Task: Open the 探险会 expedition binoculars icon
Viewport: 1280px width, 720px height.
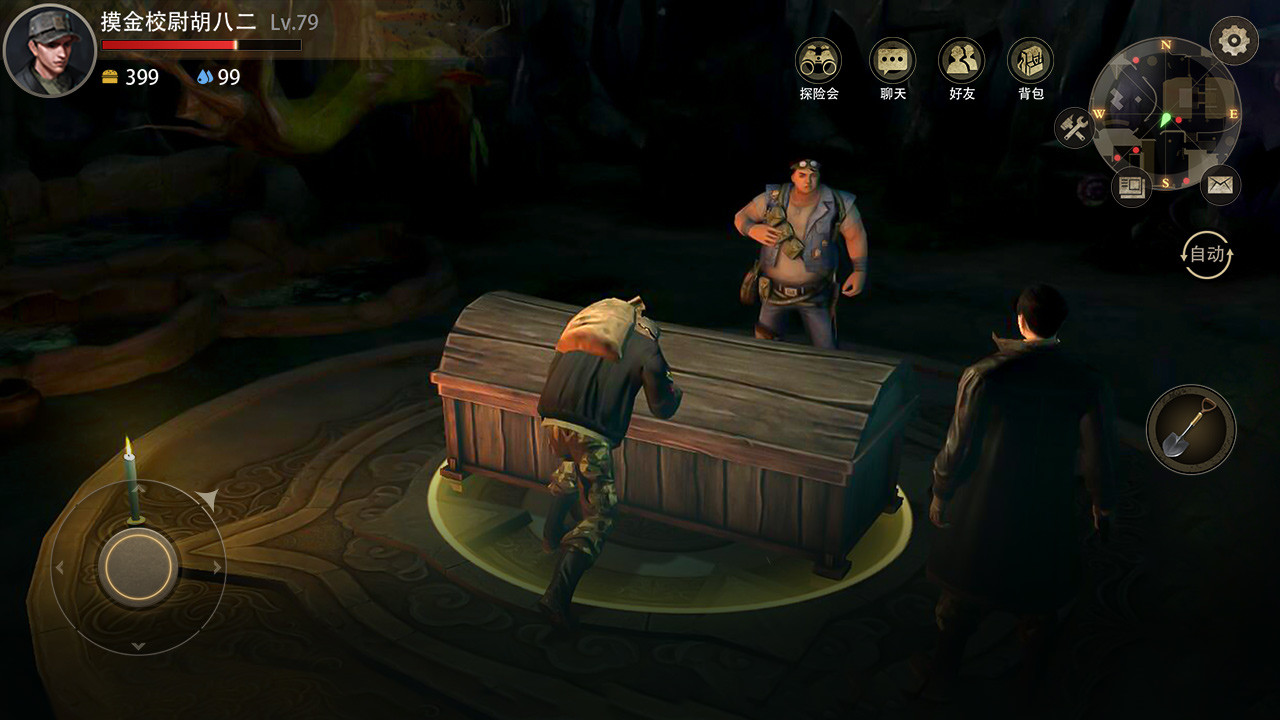Action: point(818,60)
